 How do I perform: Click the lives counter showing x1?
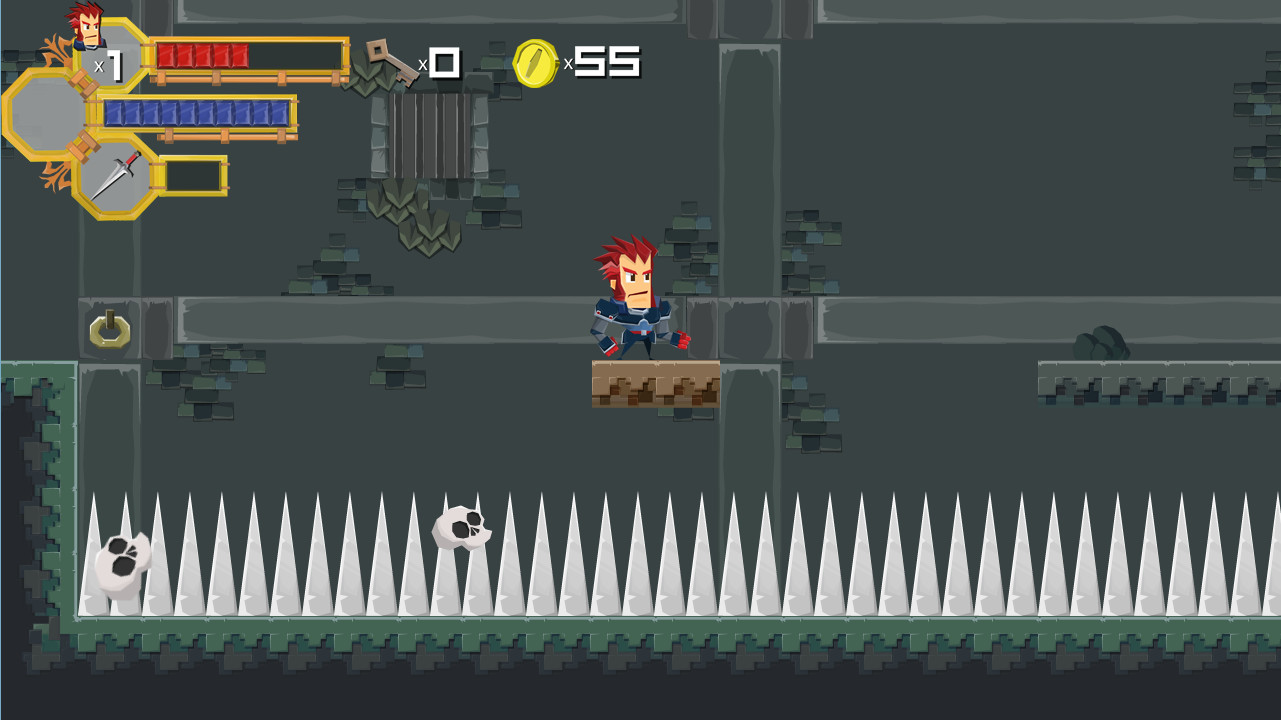[110, 65]
